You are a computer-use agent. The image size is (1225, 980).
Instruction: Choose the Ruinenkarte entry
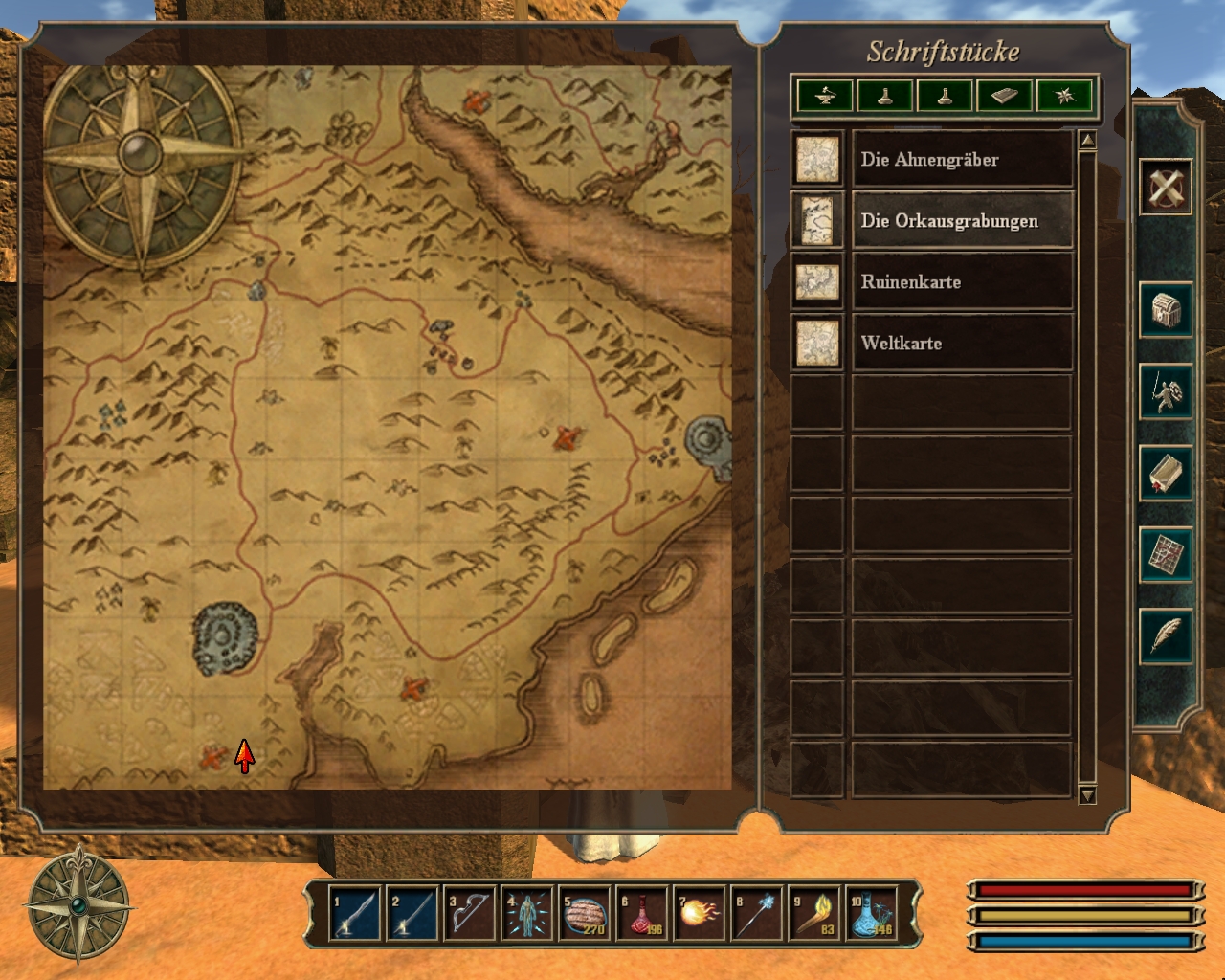[x=961, y=282]
